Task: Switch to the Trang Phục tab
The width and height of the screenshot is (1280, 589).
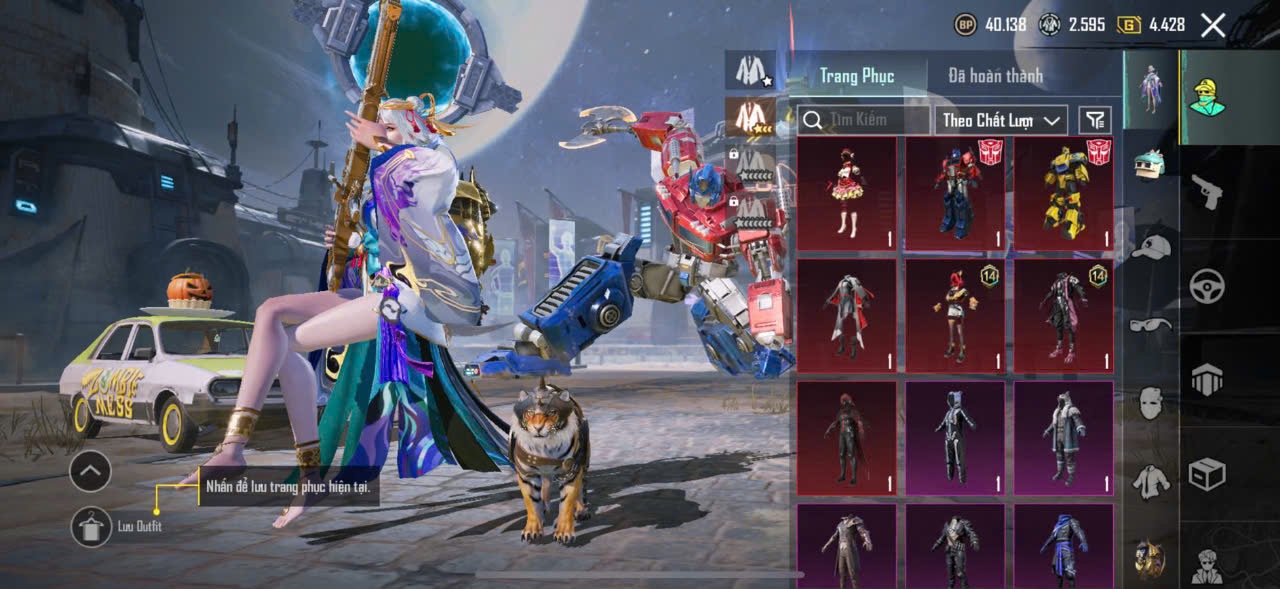Action: 856,76
